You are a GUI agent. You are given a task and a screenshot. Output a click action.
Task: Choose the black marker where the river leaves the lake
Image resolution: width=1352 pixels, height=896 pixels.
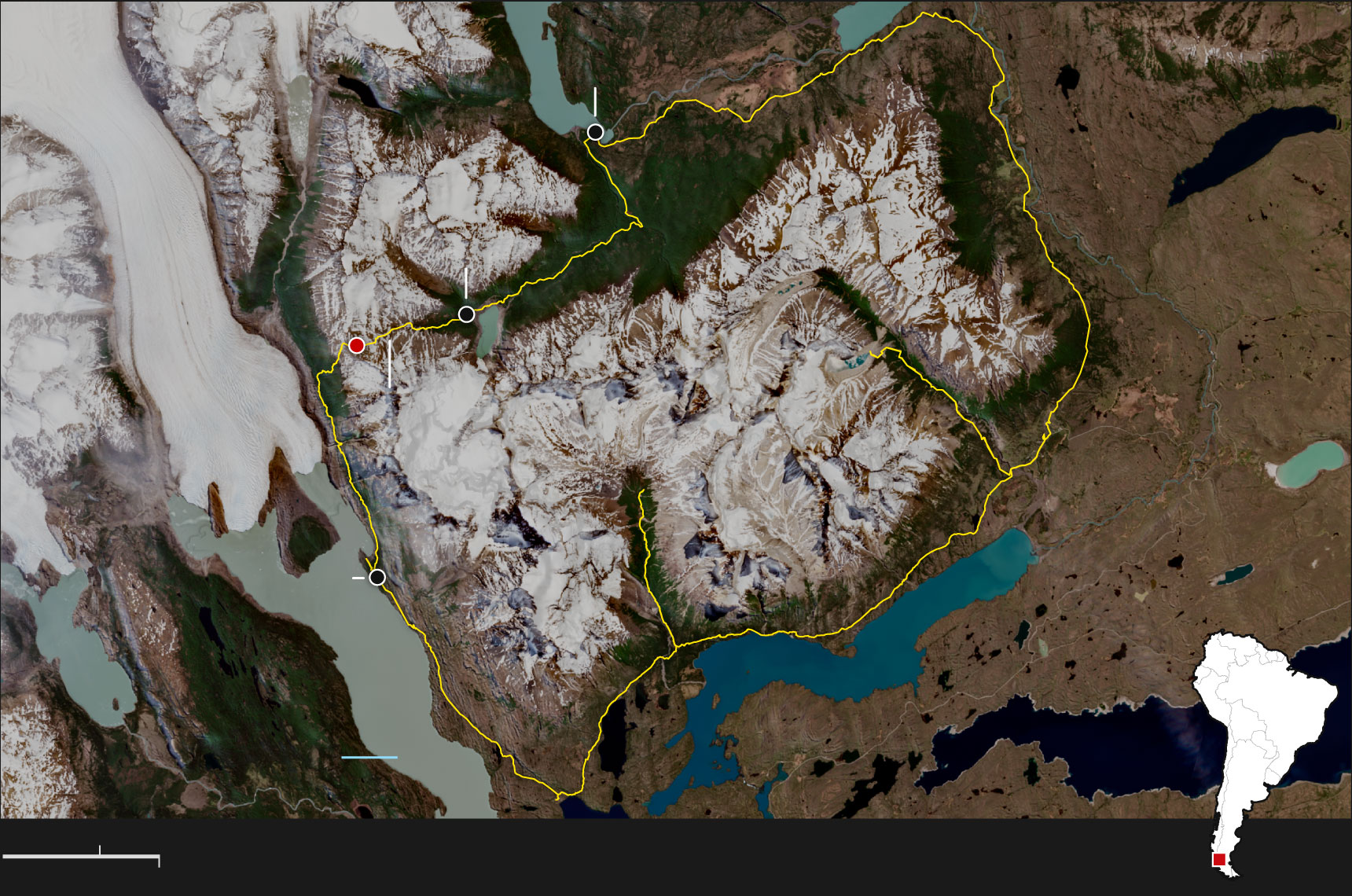point(596,132)
